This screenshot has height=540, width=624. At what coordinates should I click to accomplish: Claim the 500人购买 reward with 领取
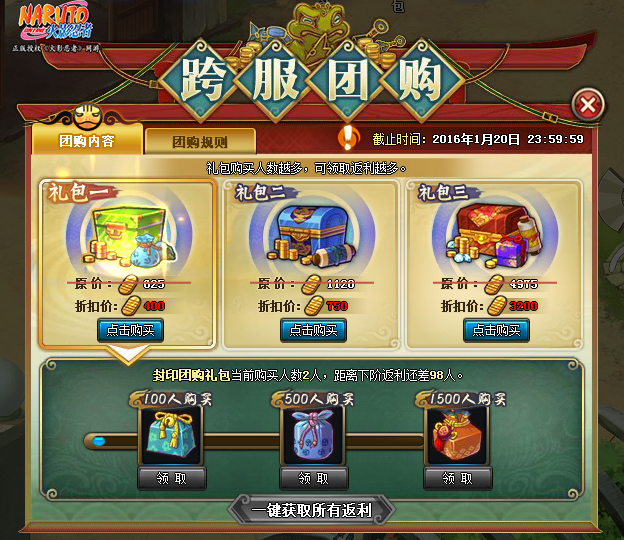point(314,479)
